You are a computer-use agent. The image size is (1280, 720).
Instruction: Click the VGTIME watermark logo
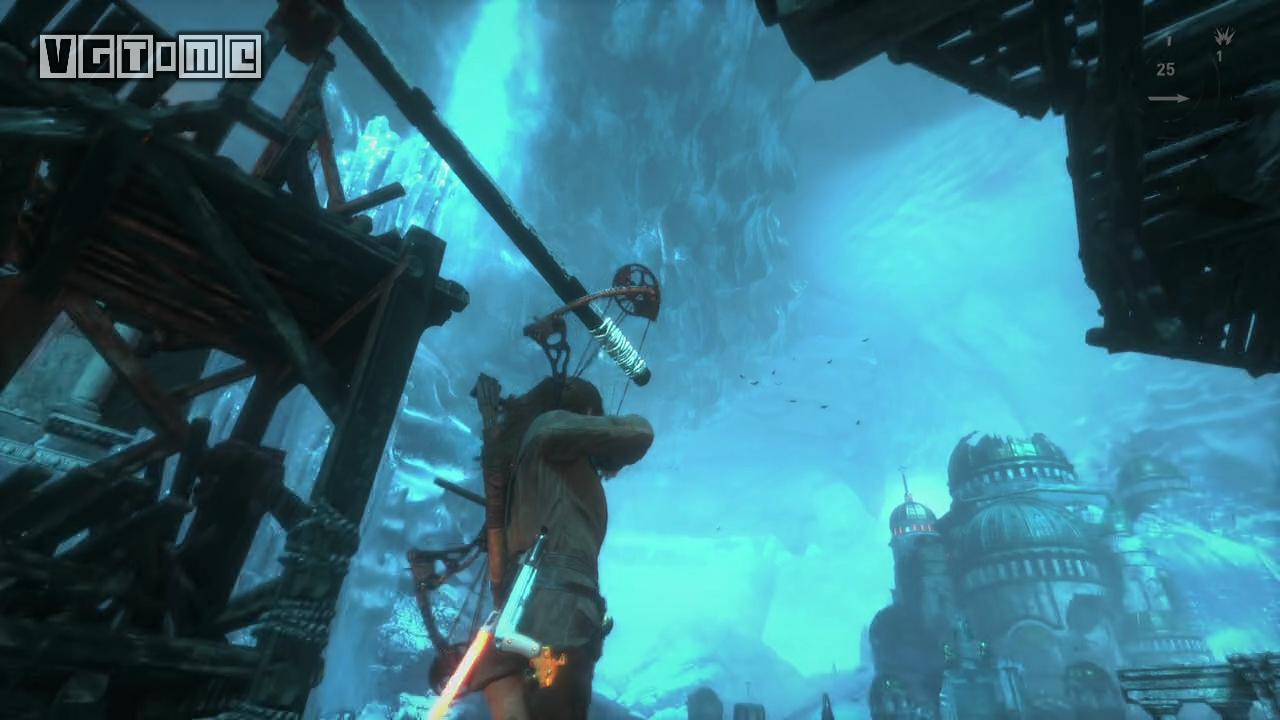[151, 57]
